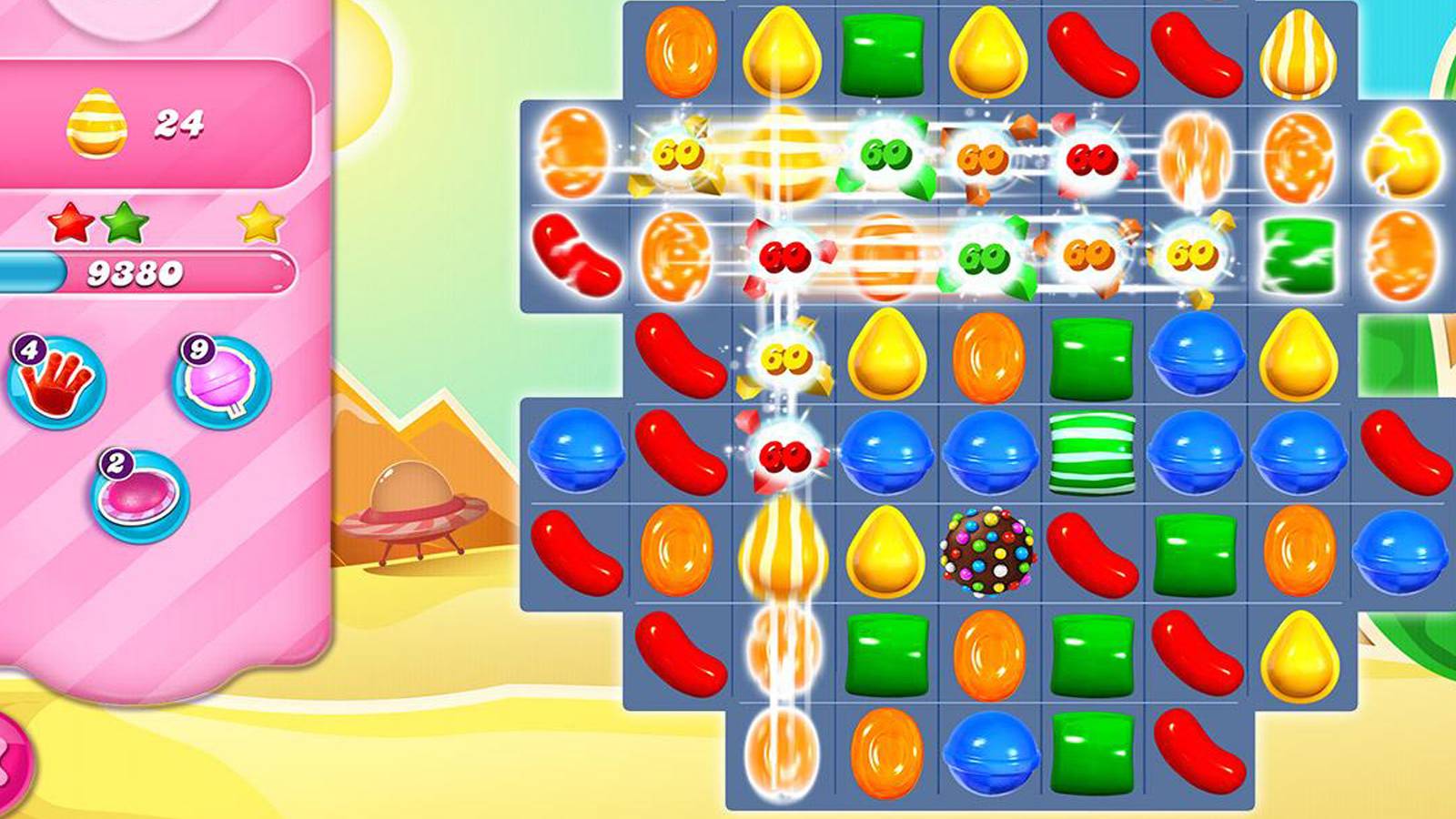Select the Lollipop Hammer booster
Viewport: 1456px width, 819px height.
(218, 382)
